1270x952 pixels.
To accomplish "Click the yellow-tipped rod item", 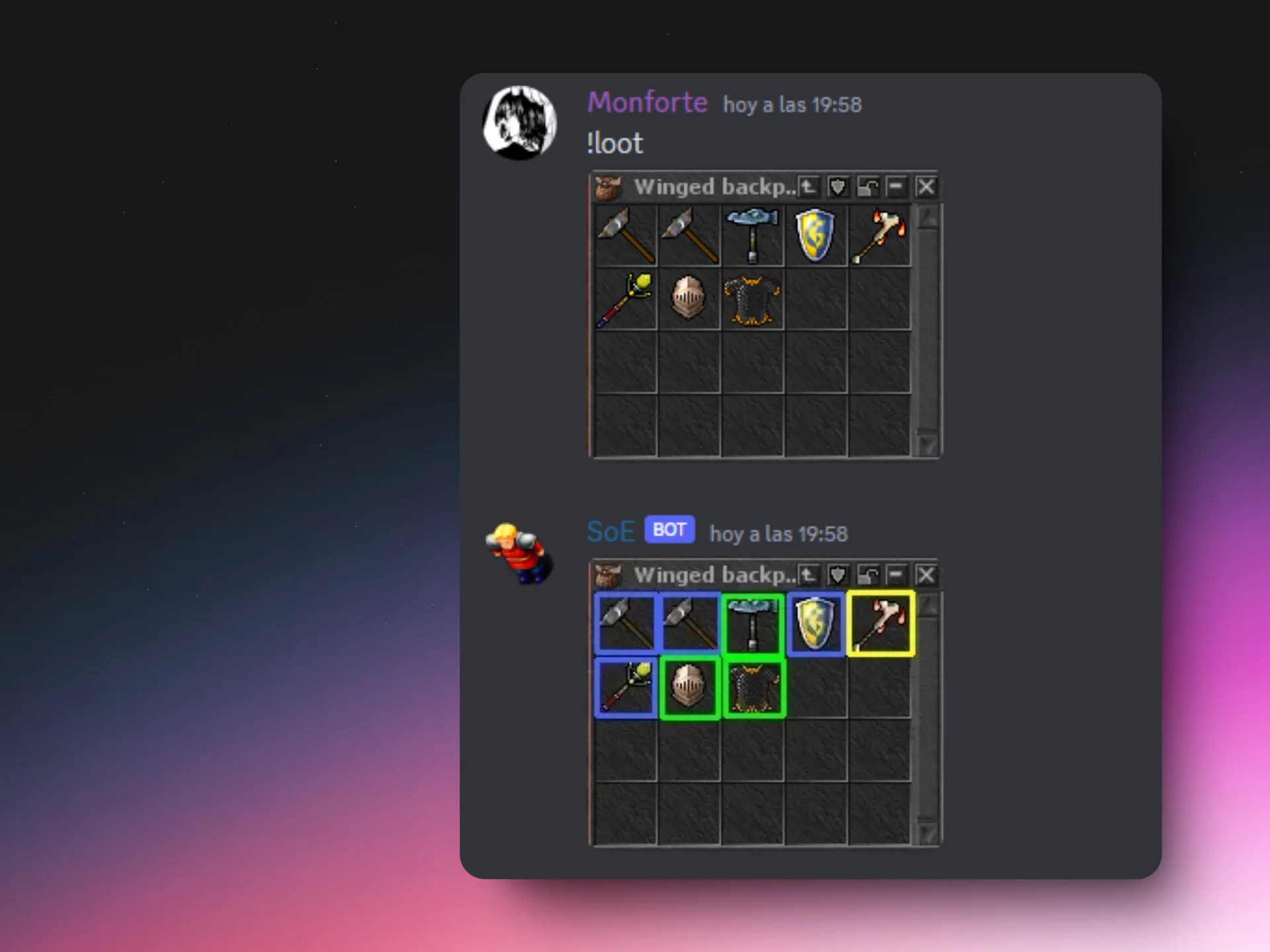I will [x=625, y=299].
